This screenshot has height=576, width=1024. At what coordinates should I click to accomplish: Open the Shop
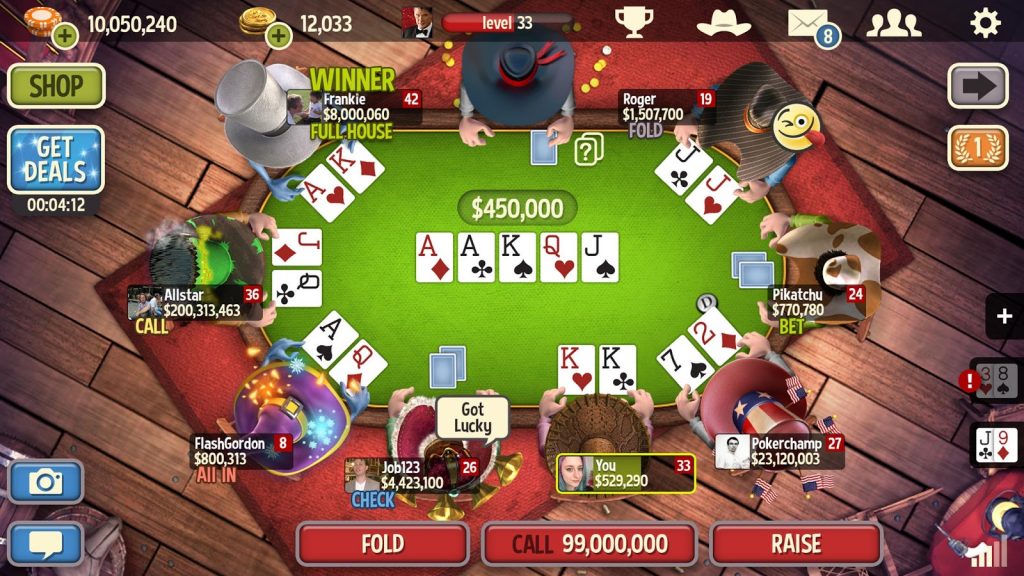click(56, 86)
